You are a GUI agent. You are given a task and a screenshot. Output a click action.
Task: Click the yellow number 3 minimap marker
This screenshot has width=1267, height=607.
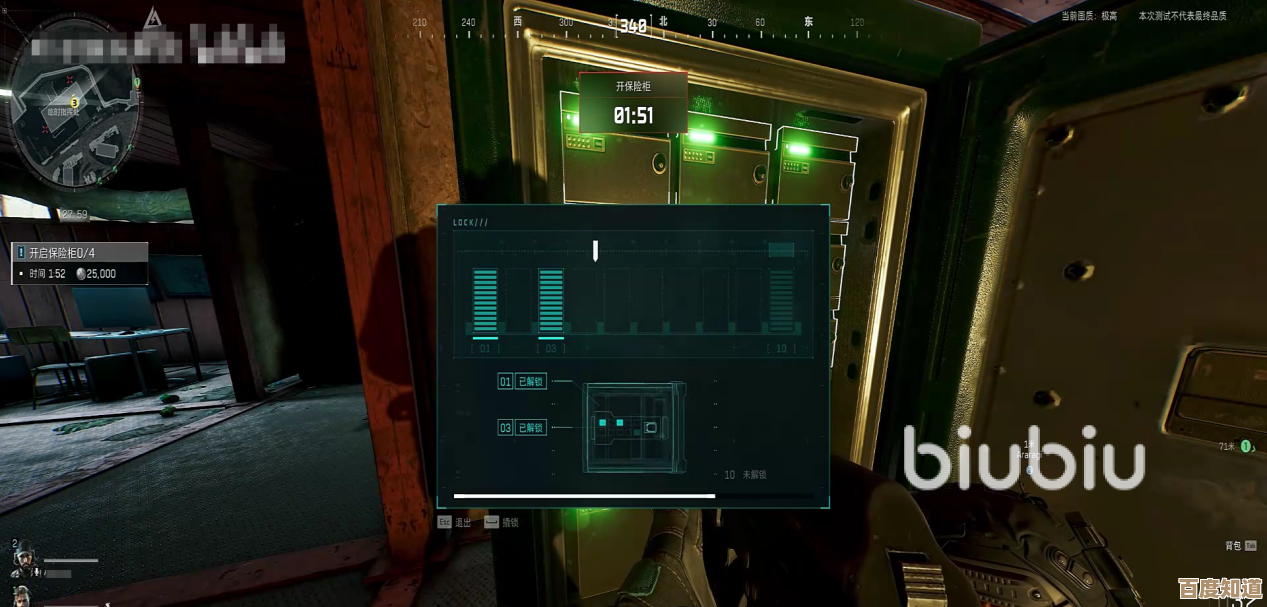(74, 102)
